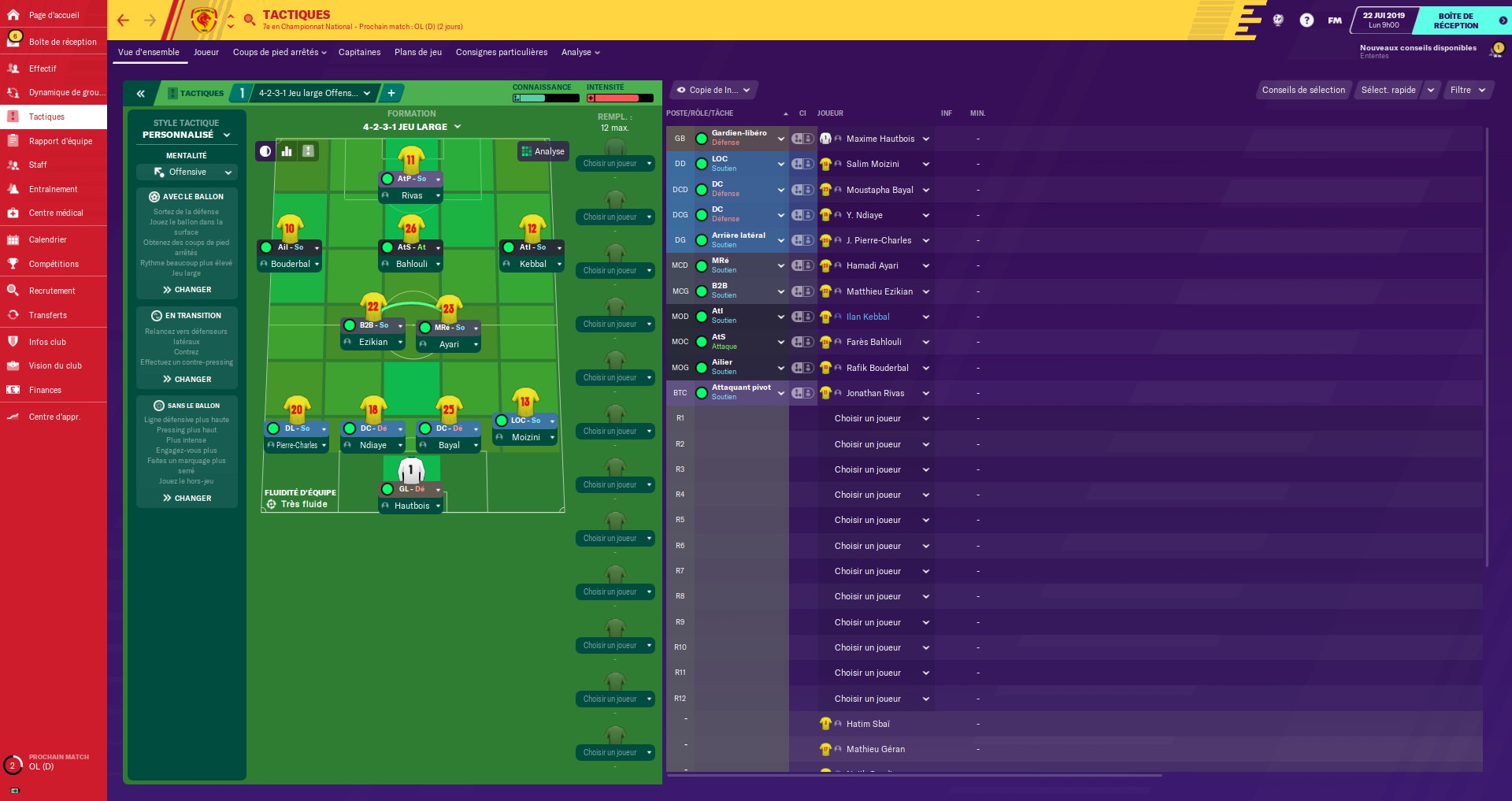This screenshot has width=1512, height=801.
Task: Open the Boîte de réception sidebar entry
Action: [x=62, y=42]
